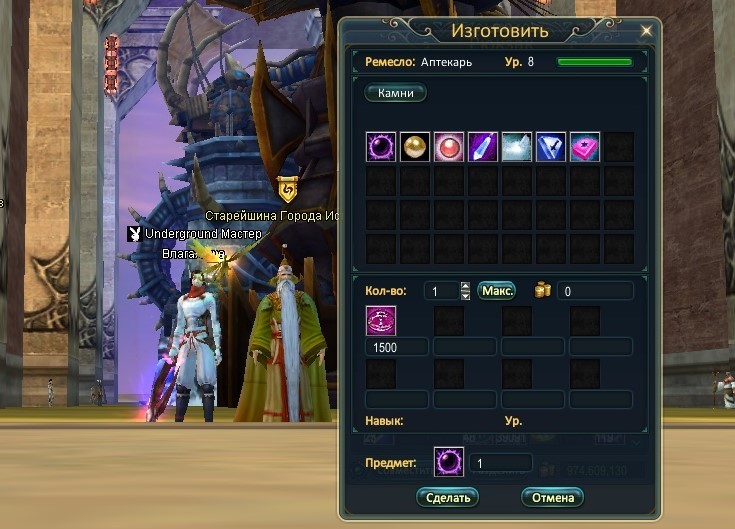Craft the item with Сделать
The height and width of the screenshot is (529, 735).
448,497
